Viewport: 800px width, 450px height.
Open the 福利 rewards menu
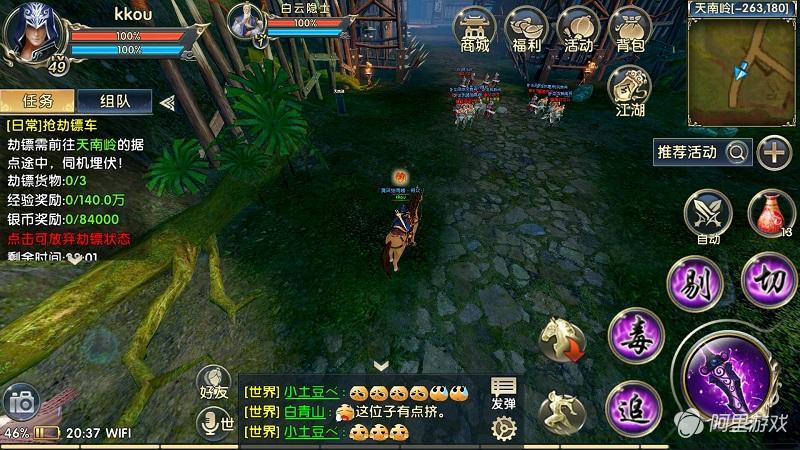pyautogui.click(x=527, y=29)
